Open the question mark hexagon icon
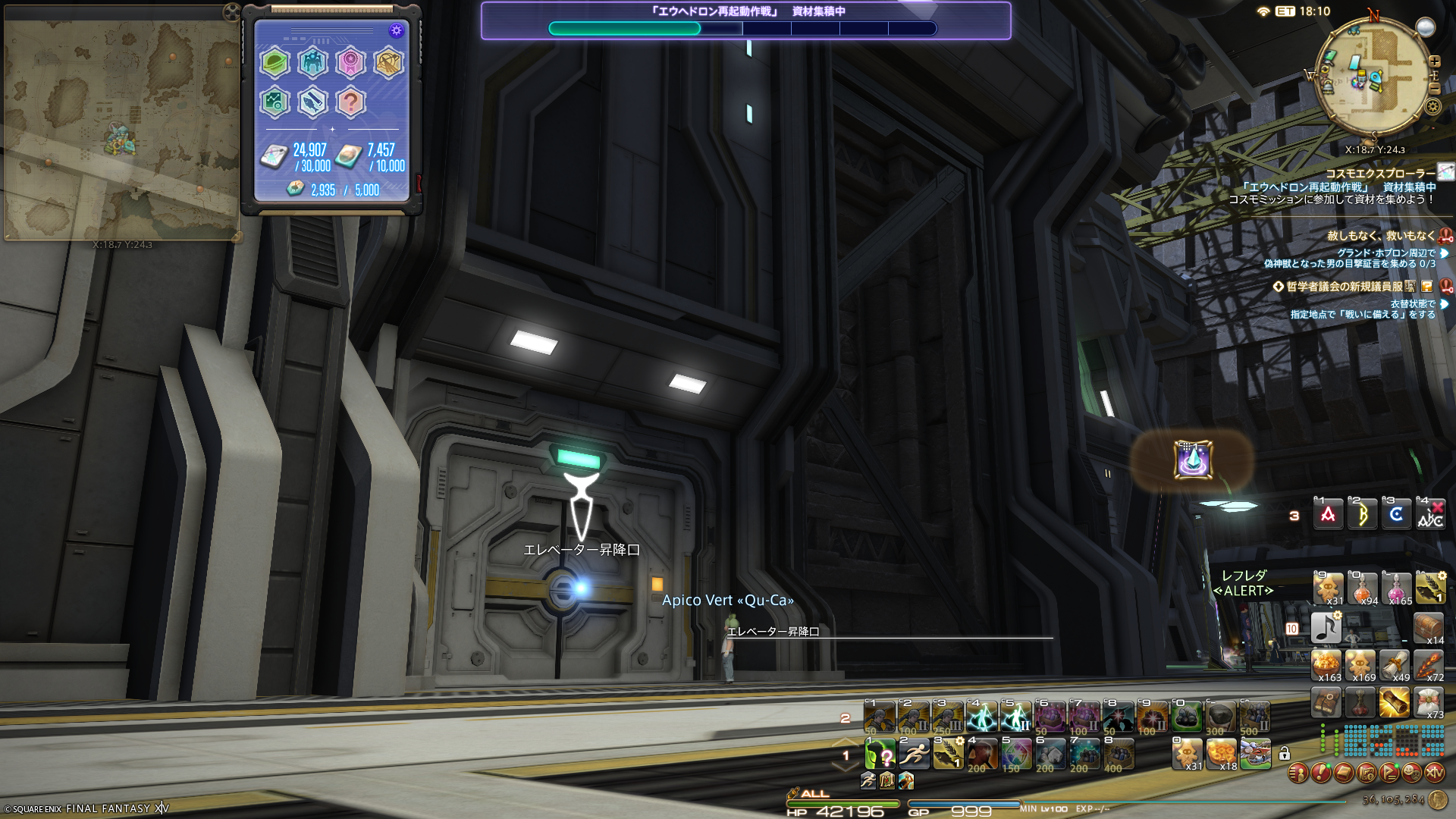Viewport: 1456px width, 819px height. pyautogui.click(x=350, y=102)
